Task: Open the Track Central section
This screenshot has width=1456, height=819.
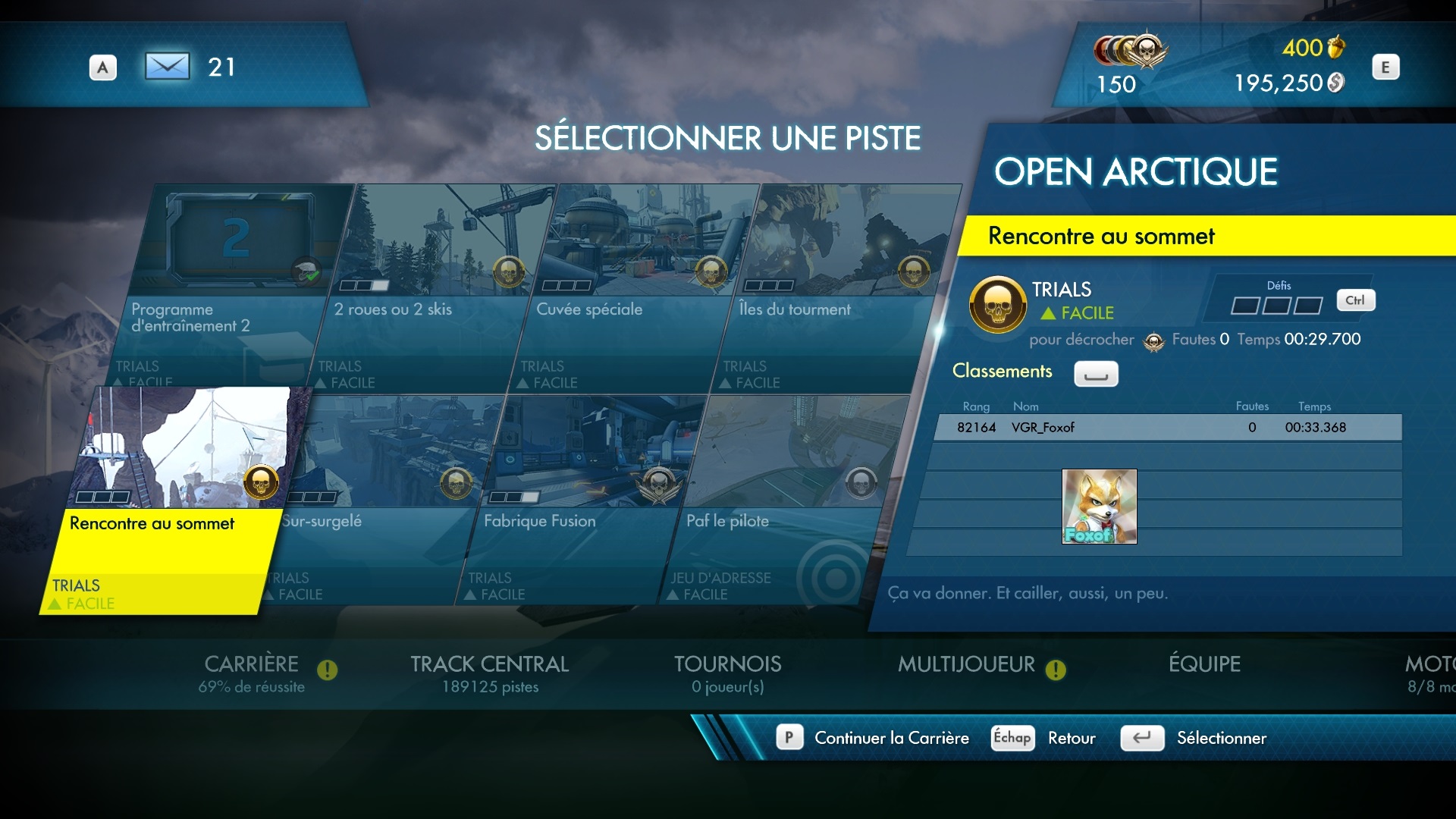Action: pyautogui.click(x=490, y=673)
